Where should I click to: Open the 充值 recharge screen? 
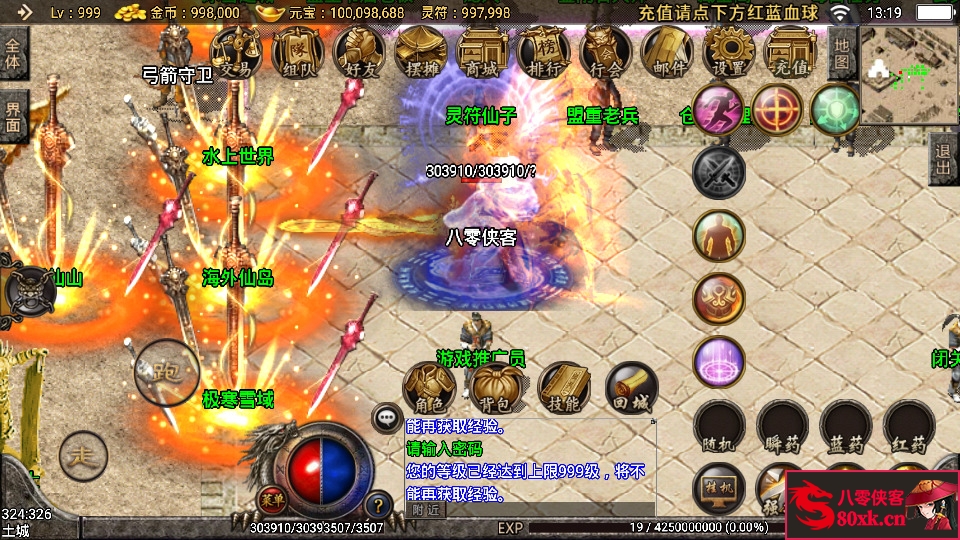[791, 50]
